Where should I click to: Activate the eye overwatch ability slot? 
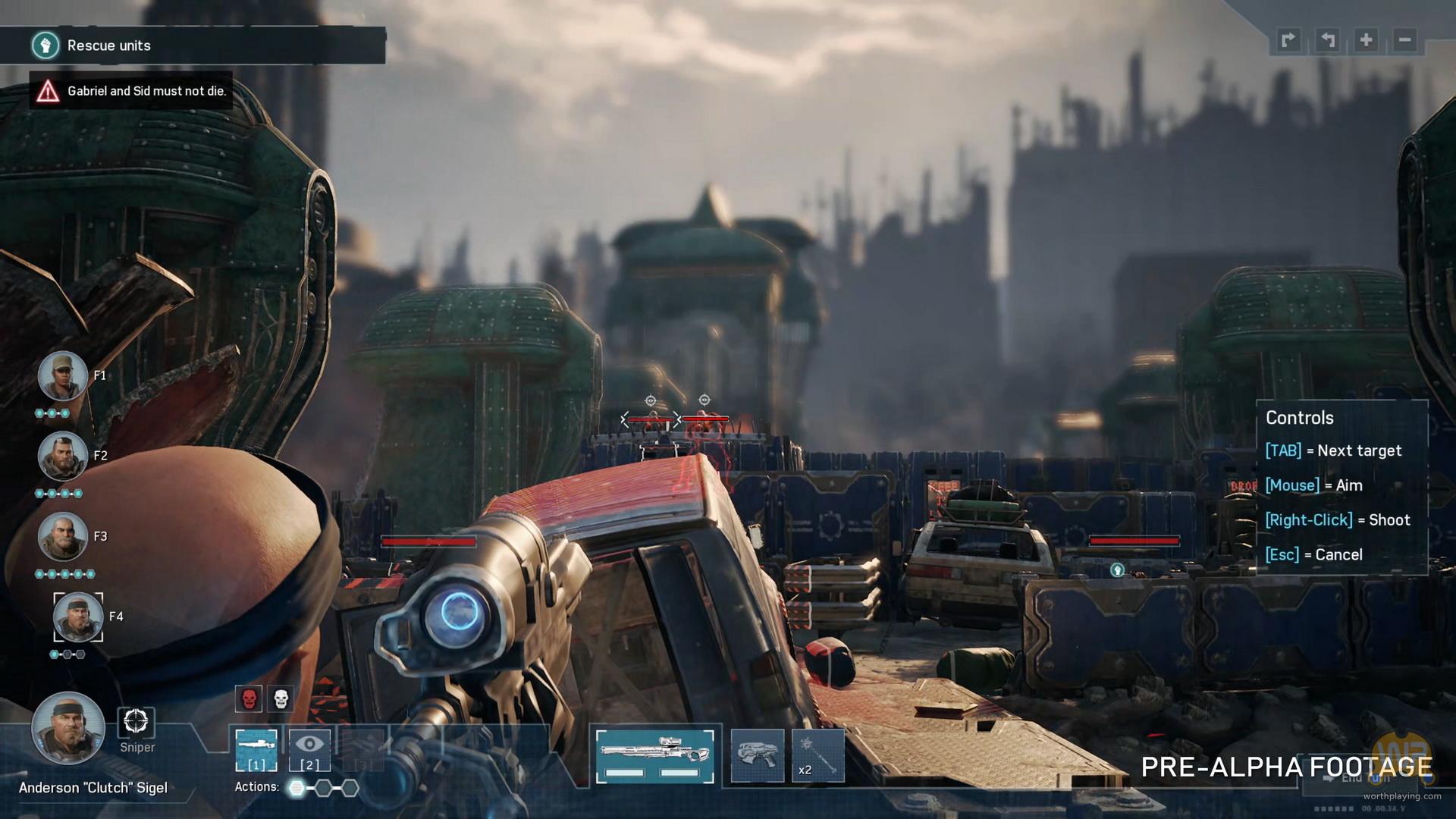click(x=309, y=750)
